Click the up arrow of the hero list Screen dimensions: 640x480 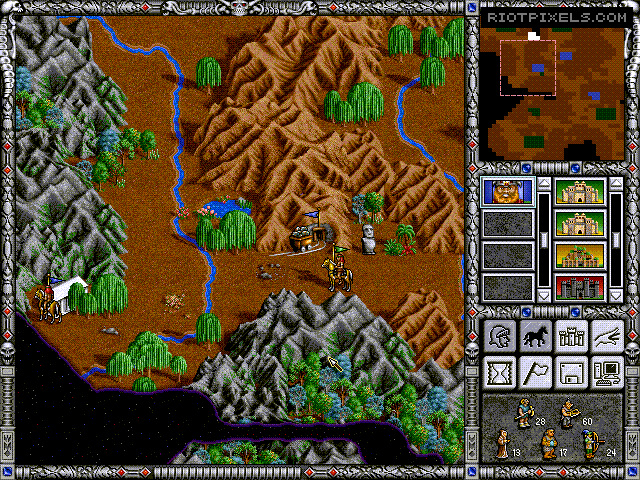544,184
